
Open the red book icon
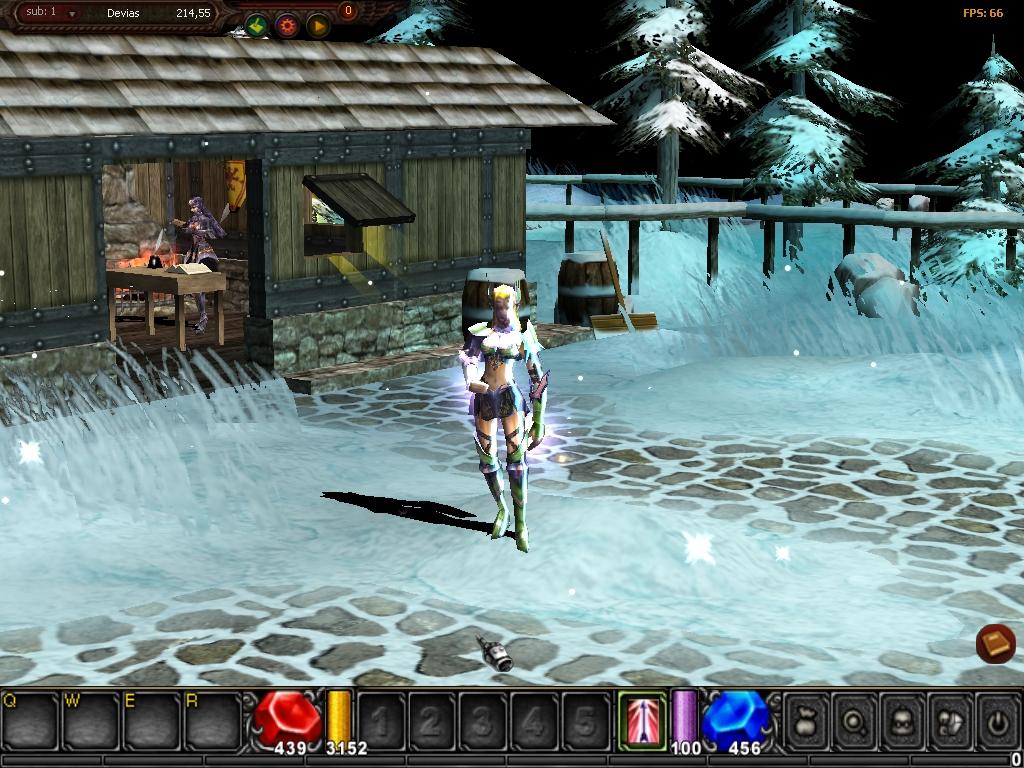pos(995,644)
